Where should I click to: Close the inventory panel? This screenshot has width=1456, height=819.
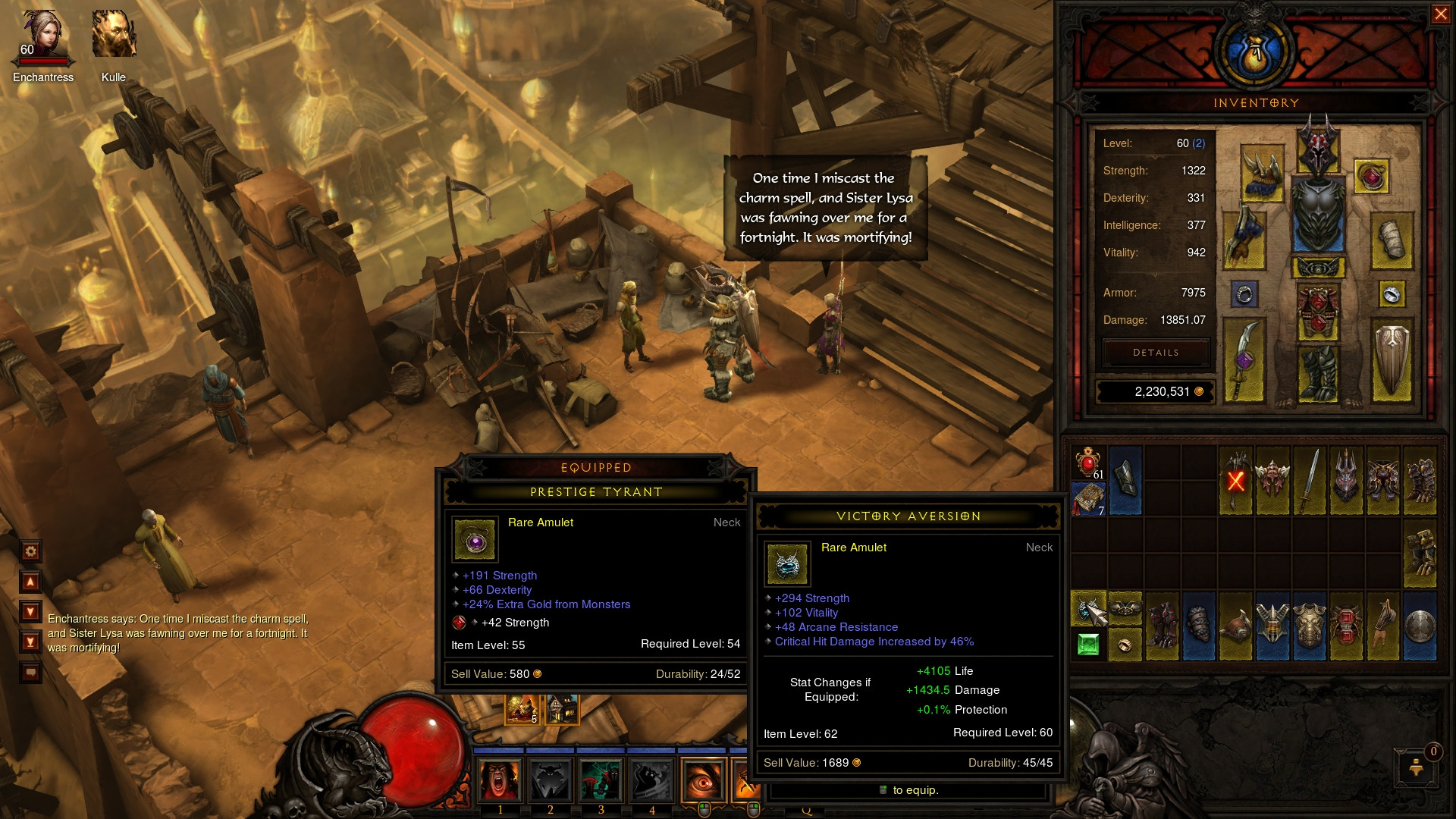click(x=1440, y=14)
